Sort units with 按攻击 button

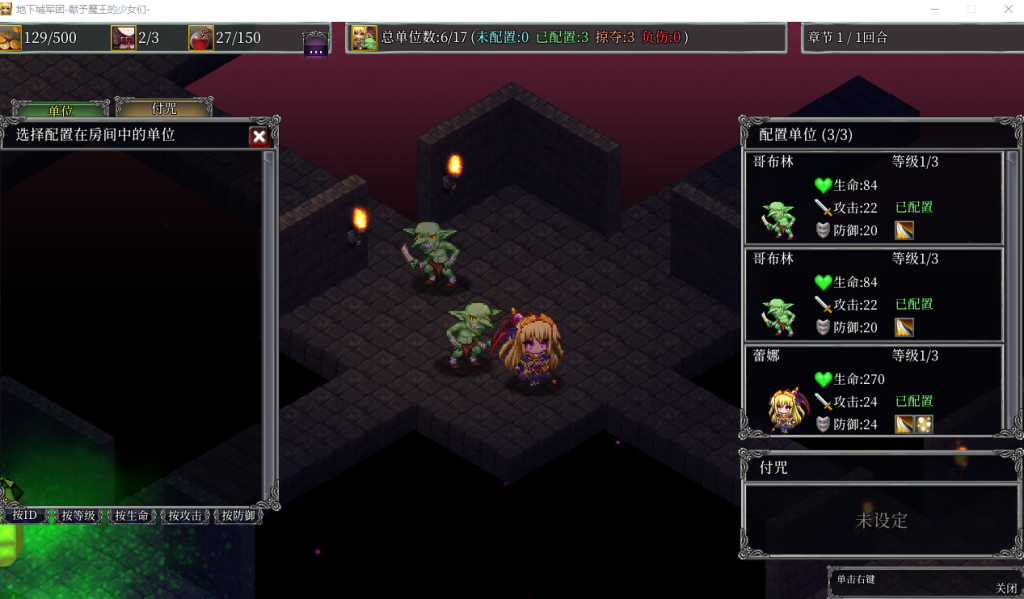point(185,516)
